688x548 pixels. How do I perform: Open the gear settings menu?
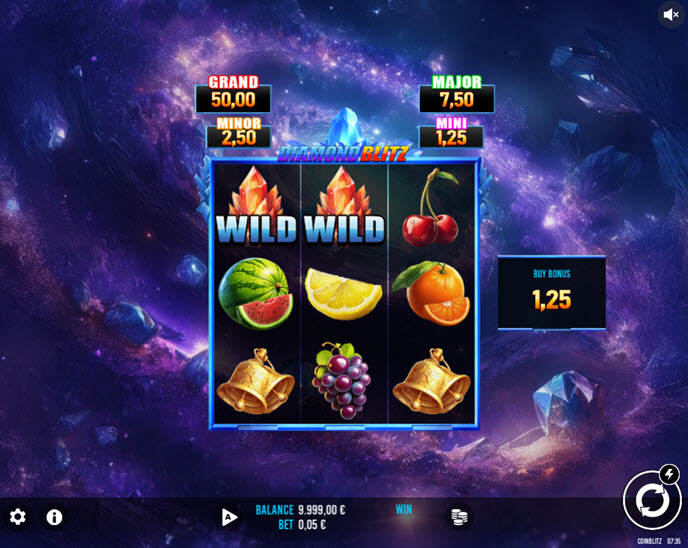coord(18,517)
